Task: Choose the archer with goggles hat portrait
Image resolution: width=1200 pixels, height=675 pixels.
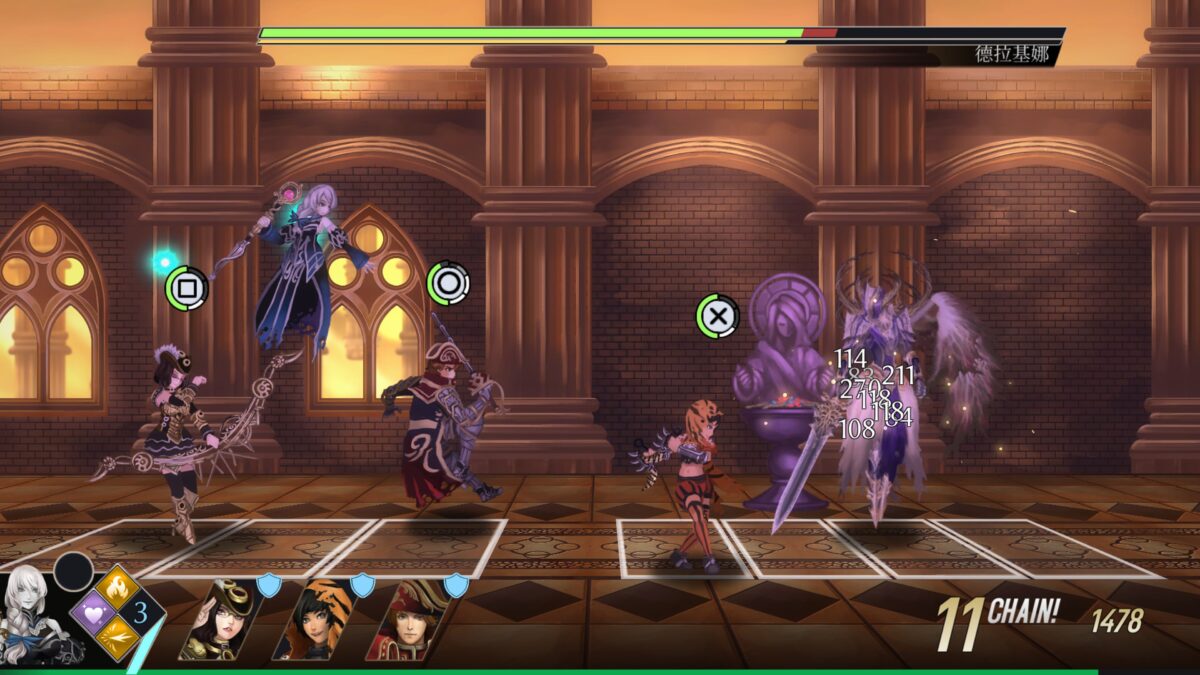Action: pos(216,621)
